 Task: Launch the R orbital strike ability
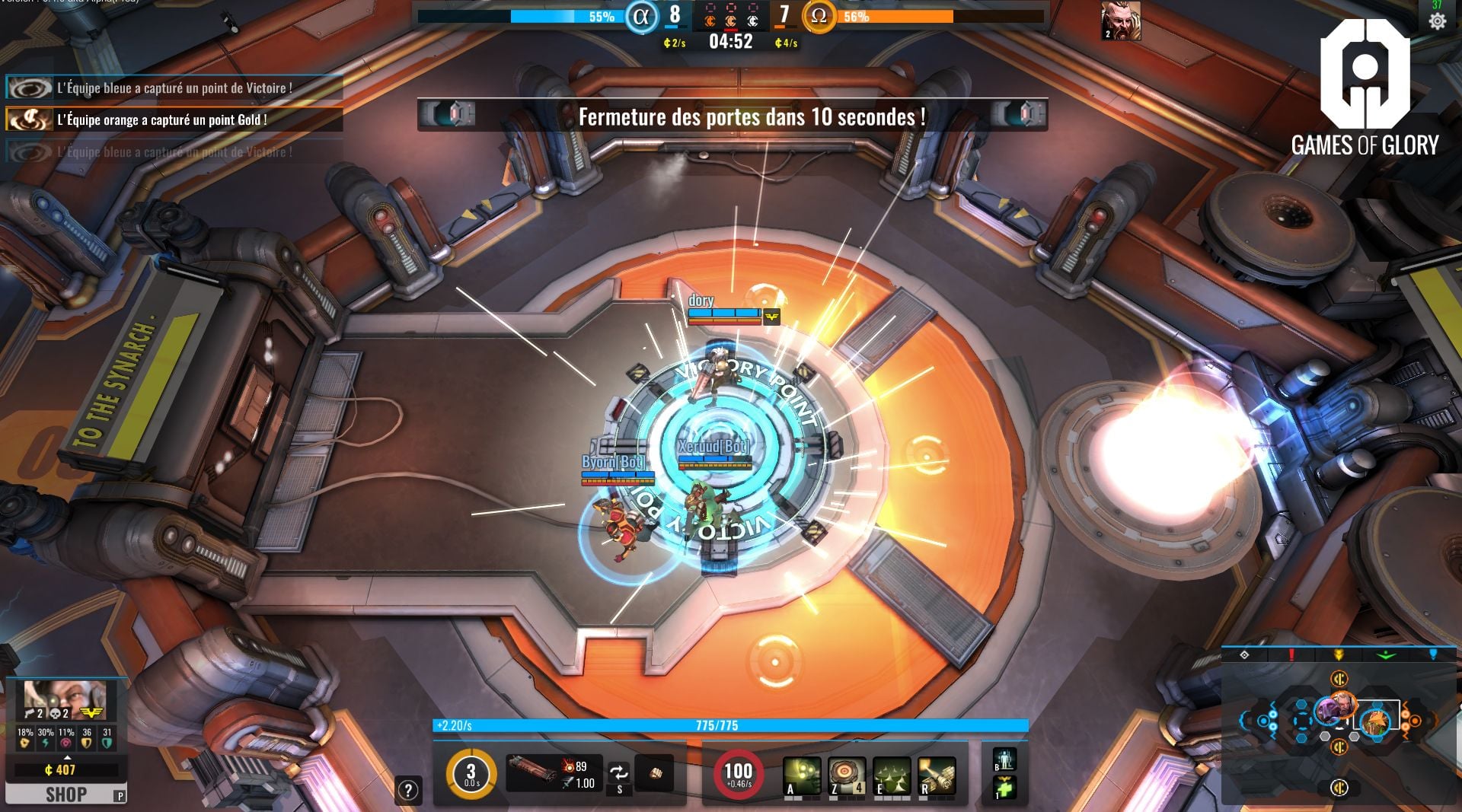pos(938,775)
